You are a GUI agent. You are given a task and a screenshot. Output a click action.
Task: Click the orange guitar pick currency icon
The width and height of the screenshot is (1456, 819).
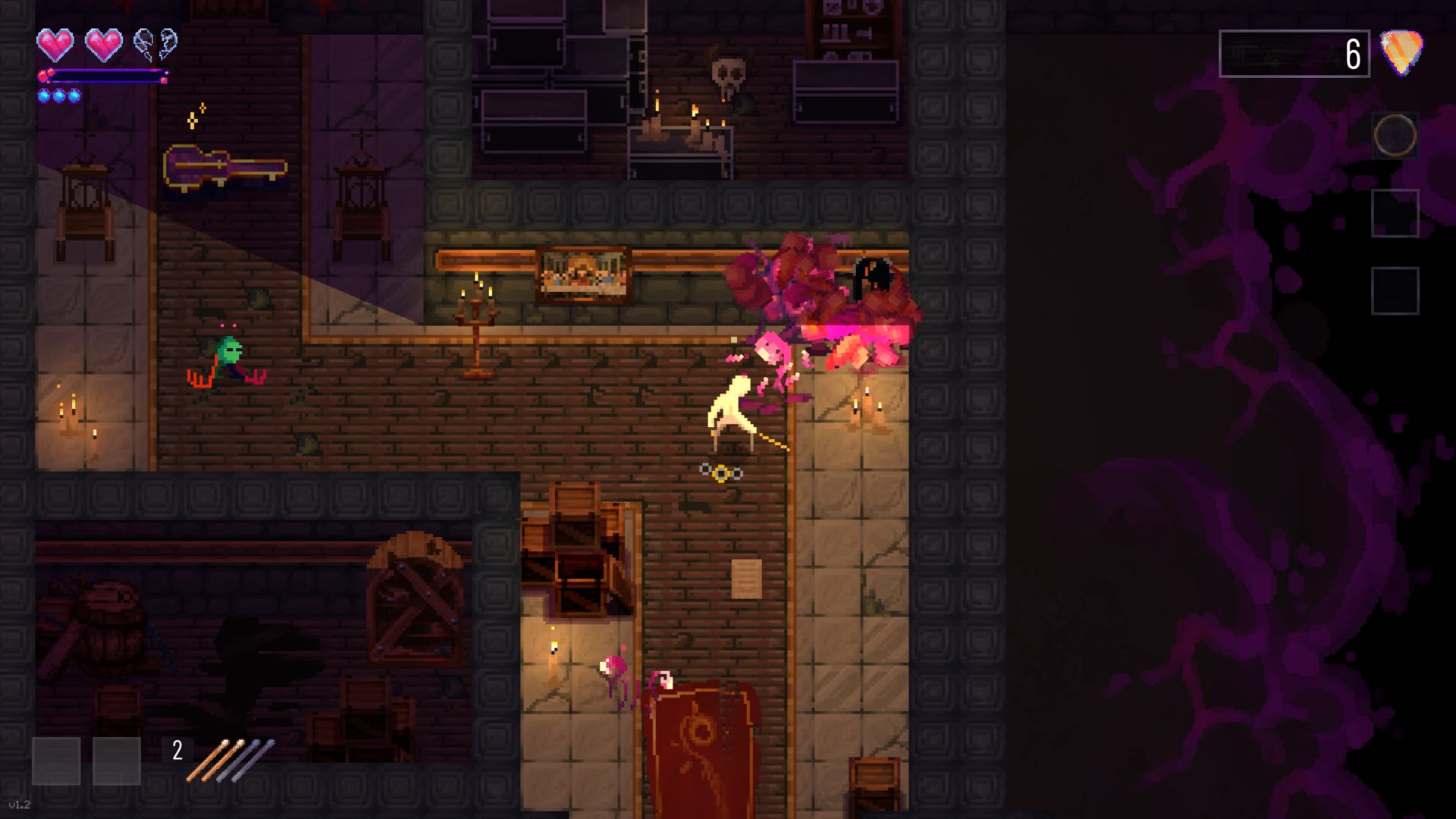tap(1401, 52)
